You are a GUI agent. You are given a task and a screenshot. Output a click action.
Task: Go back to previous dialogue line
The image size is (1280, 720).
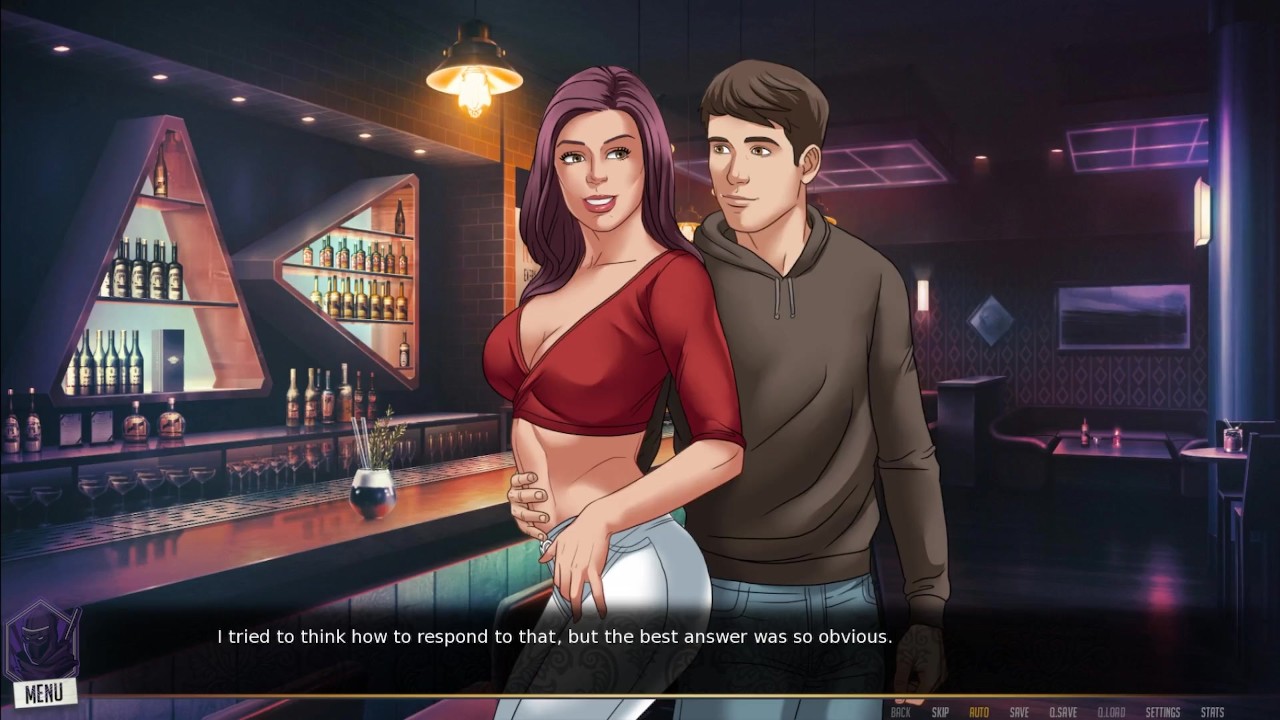[900, 712]
